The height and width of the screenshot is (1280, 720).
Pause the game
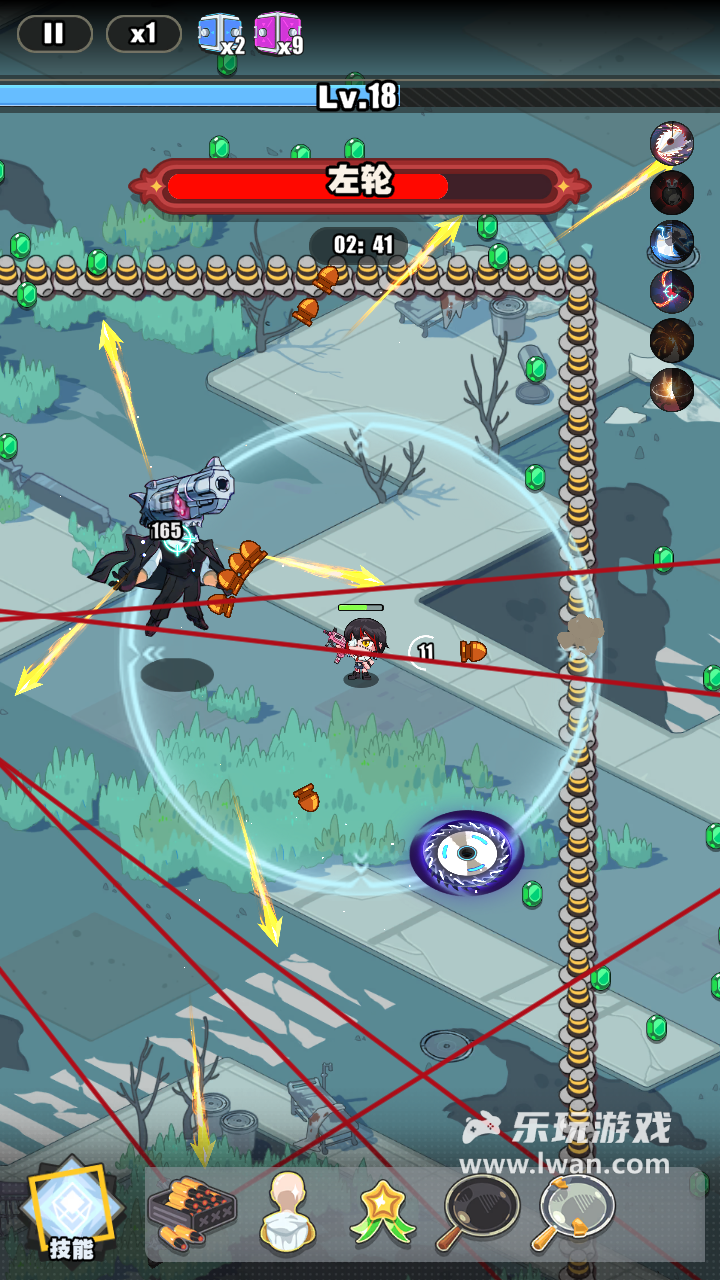(54, 34)
